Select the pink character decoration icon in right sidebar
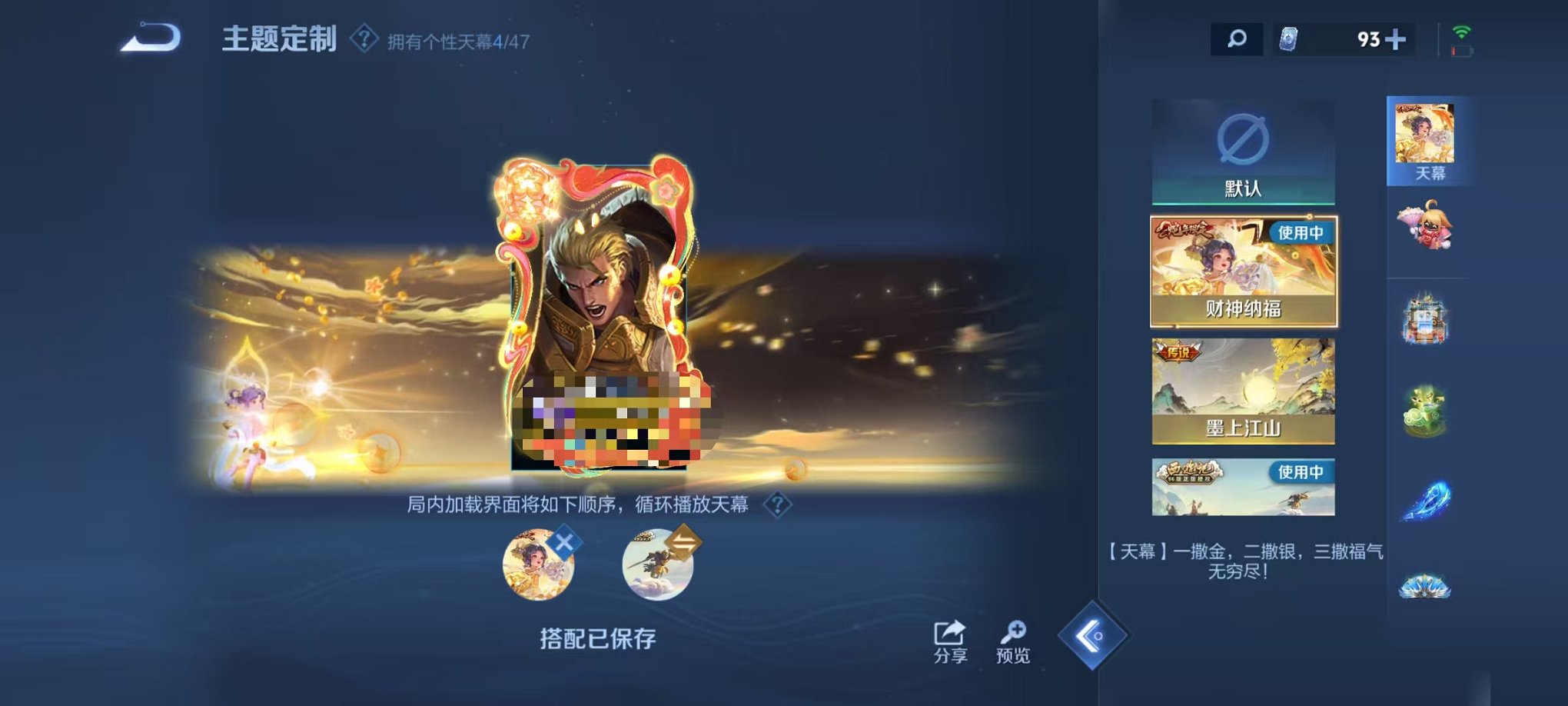 point(1426,225)
